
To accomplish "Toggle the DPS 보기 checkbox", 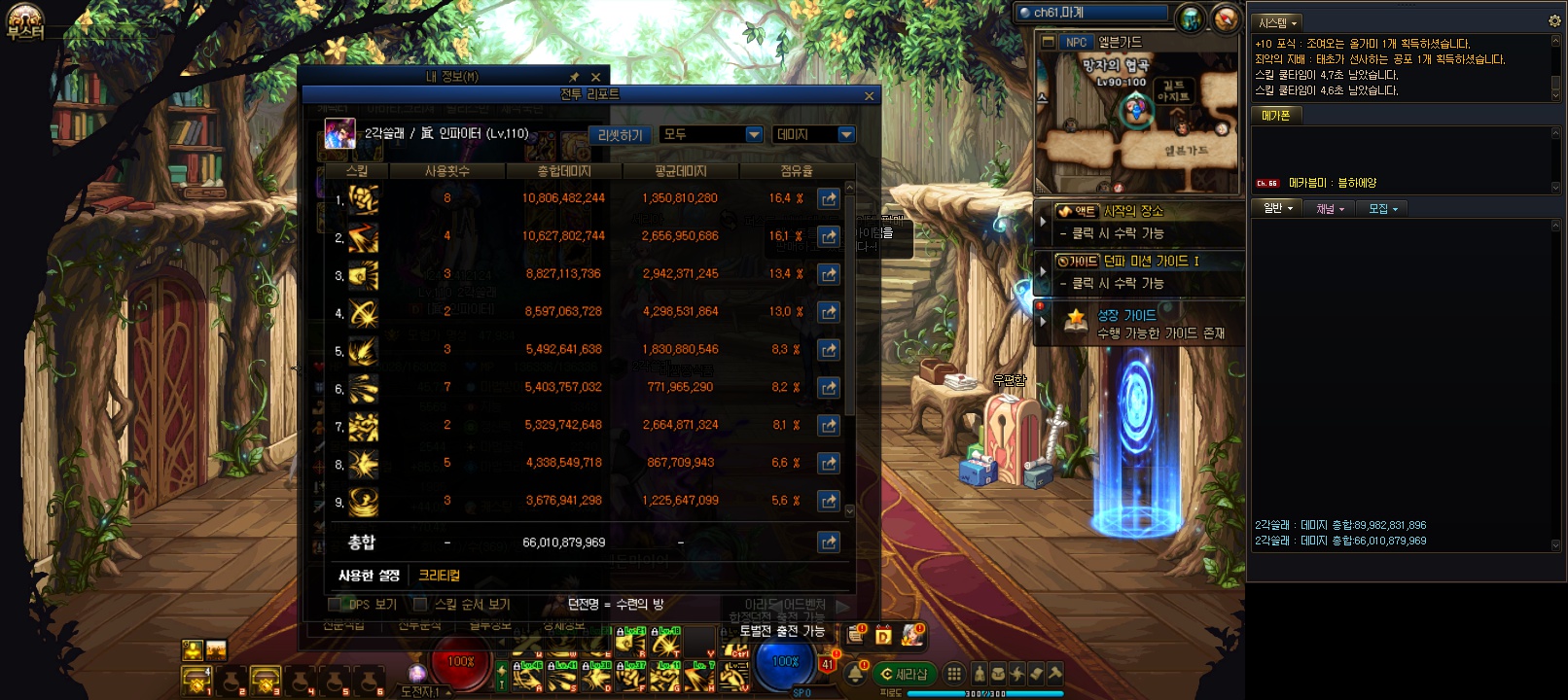I will tap(336, 605).
